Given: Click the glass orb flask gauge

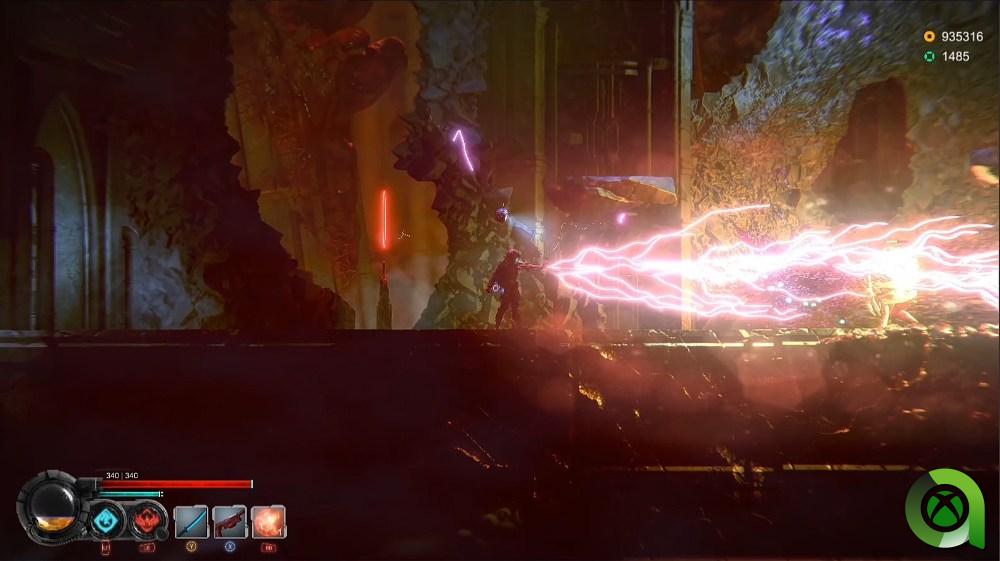Looking at the screenshot, I should 54,507.
